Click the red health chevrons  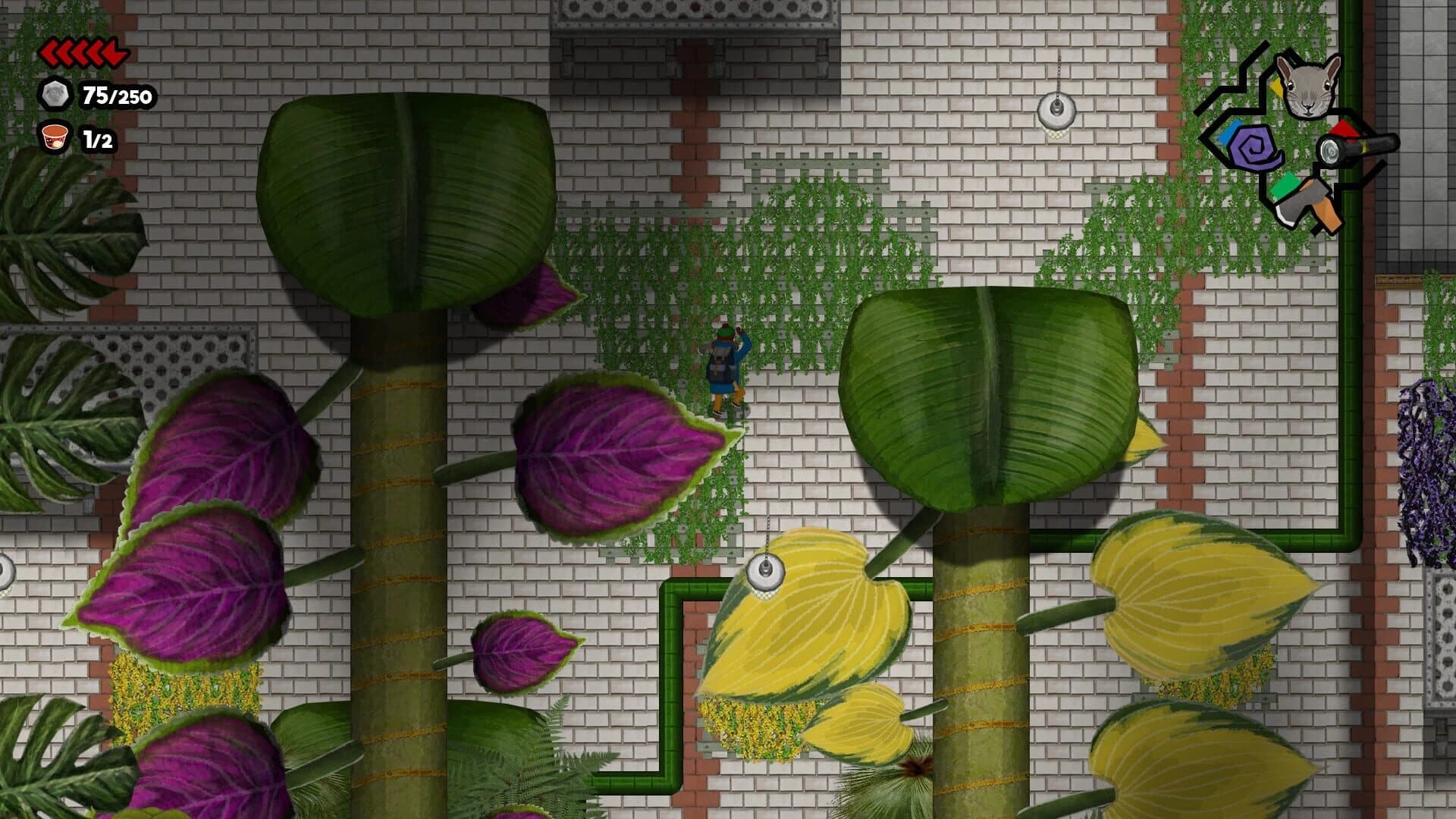coord(83,53)
